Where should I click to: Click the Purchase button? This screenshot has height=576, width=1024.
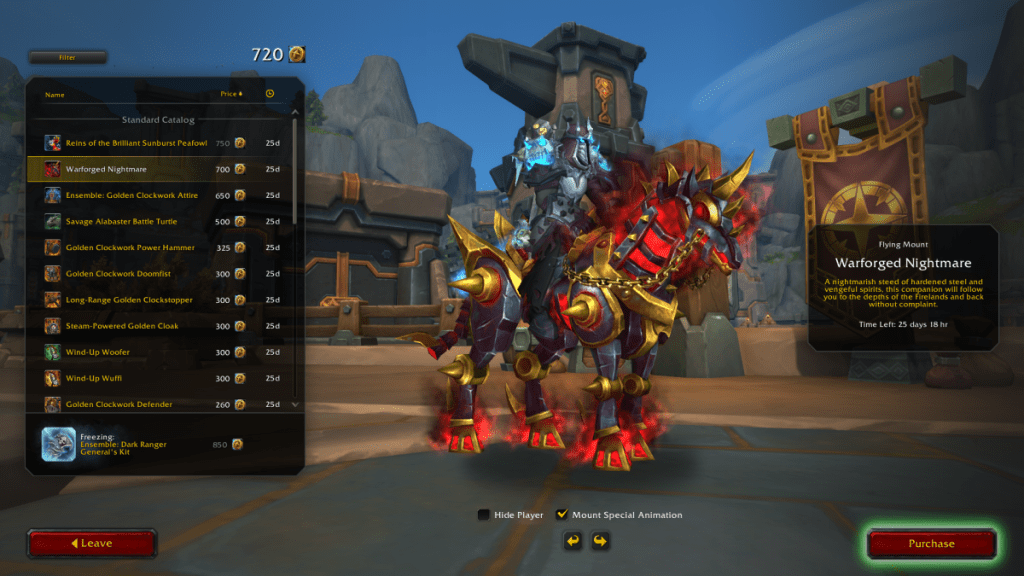click(931, 544)
